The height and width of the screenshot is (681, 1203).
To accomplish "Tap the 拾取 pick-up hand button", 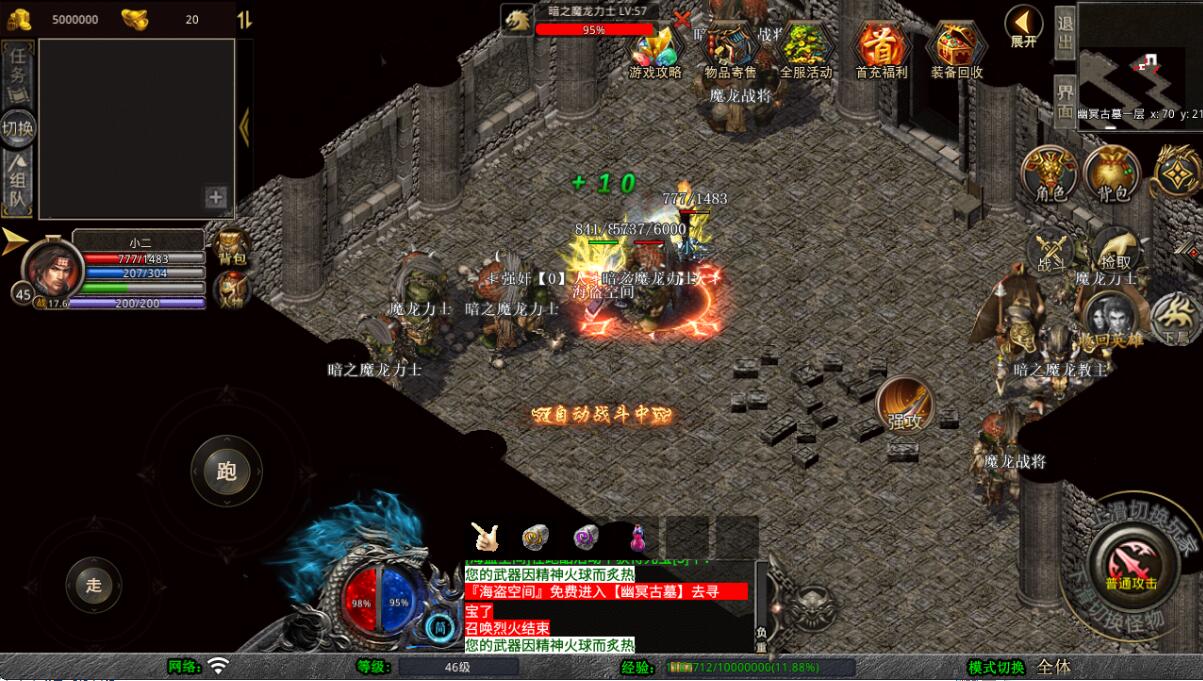I will click(1116, 250).
